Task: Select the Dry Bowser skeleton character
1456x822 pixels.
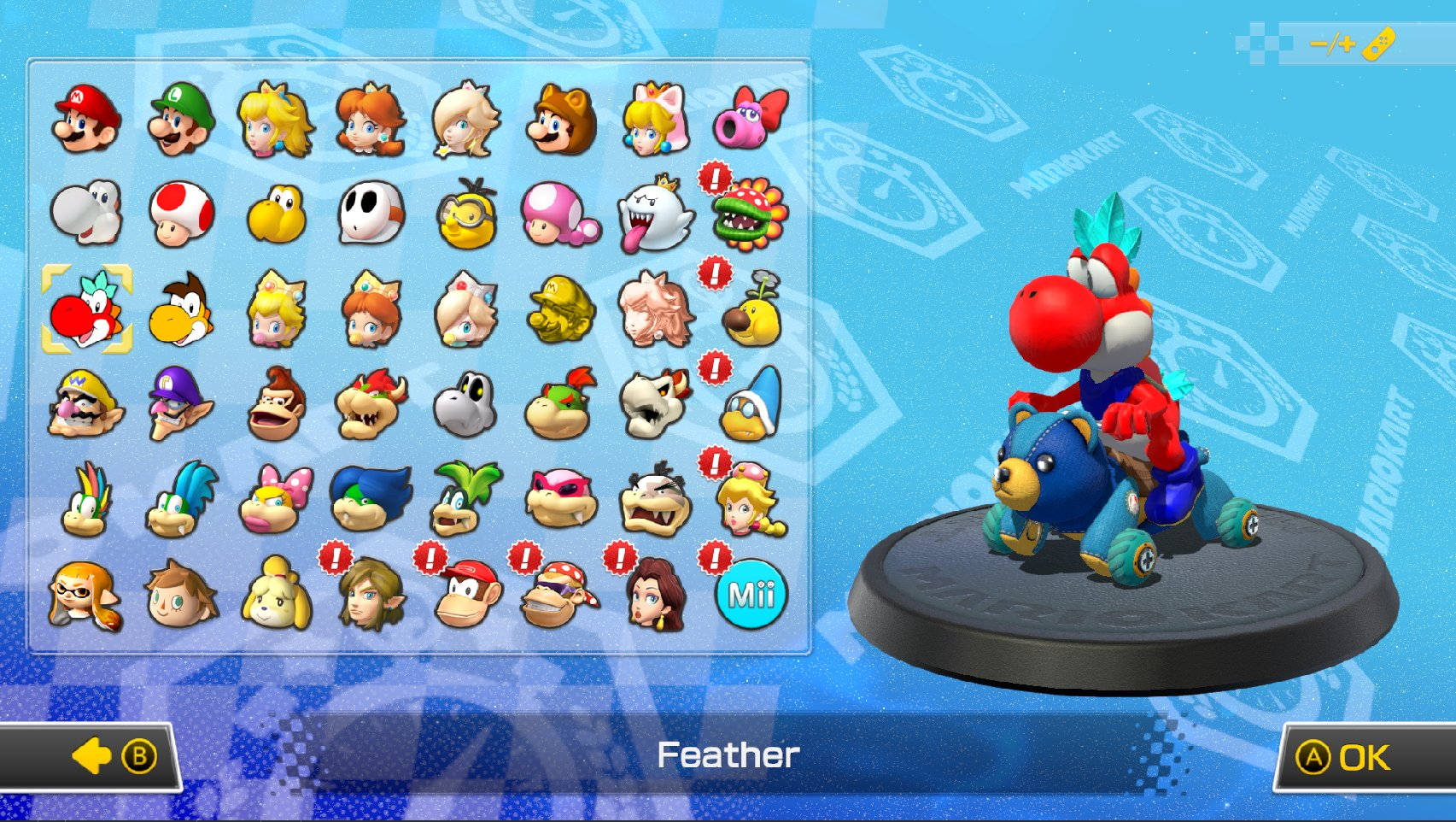Action: pos(655,404)
